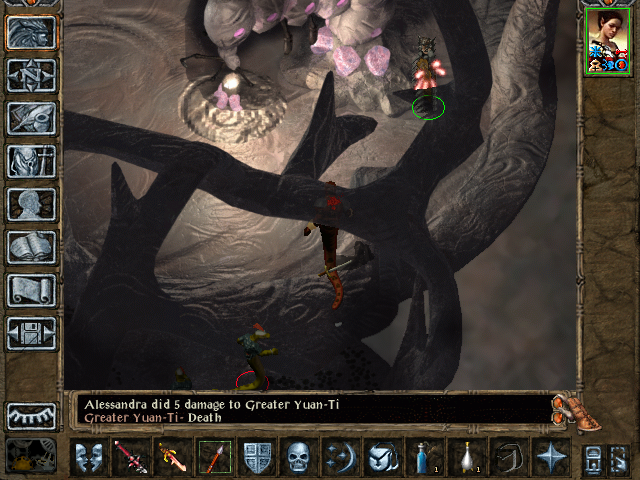Viewport: 640px width, 480px height.
Task: Show the character record sheet
Action: click(x=31, y=161)
